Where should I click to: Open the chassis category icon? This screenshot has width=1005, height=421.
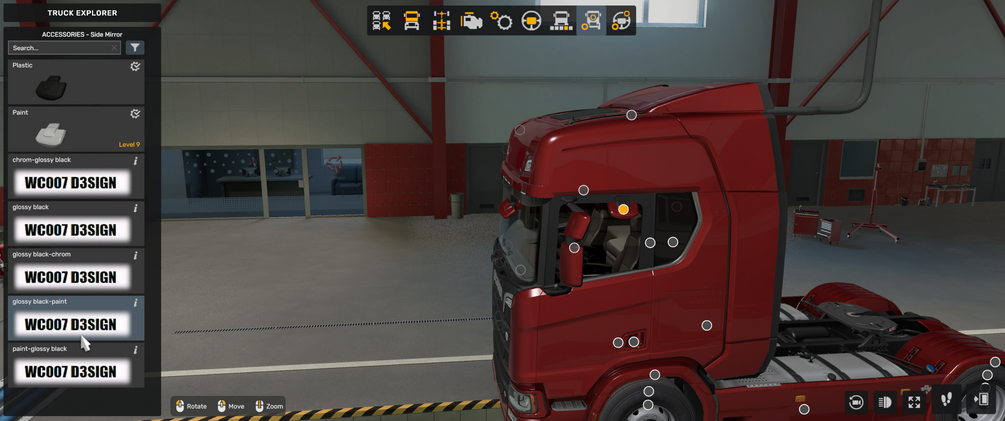point(441,21)
